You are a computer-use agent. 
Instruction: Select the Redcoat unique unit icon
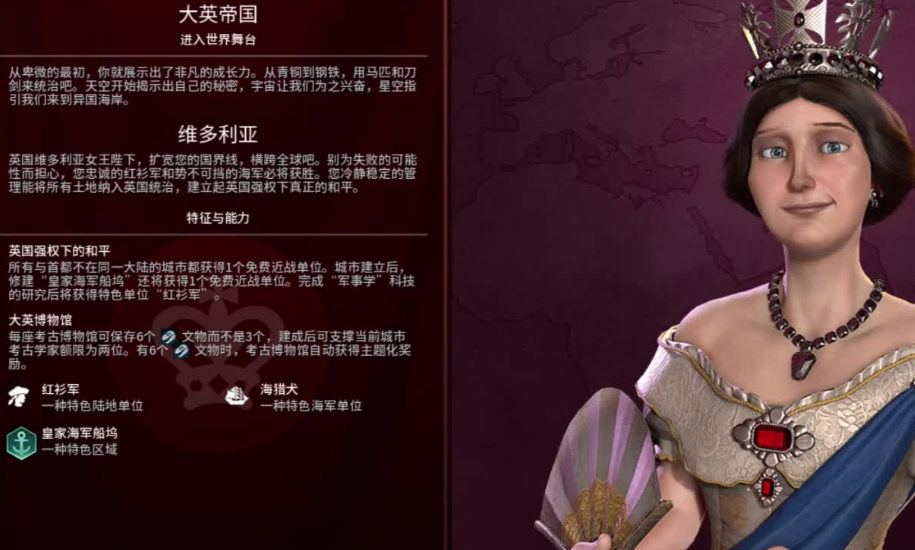click(x=20, y=396)
